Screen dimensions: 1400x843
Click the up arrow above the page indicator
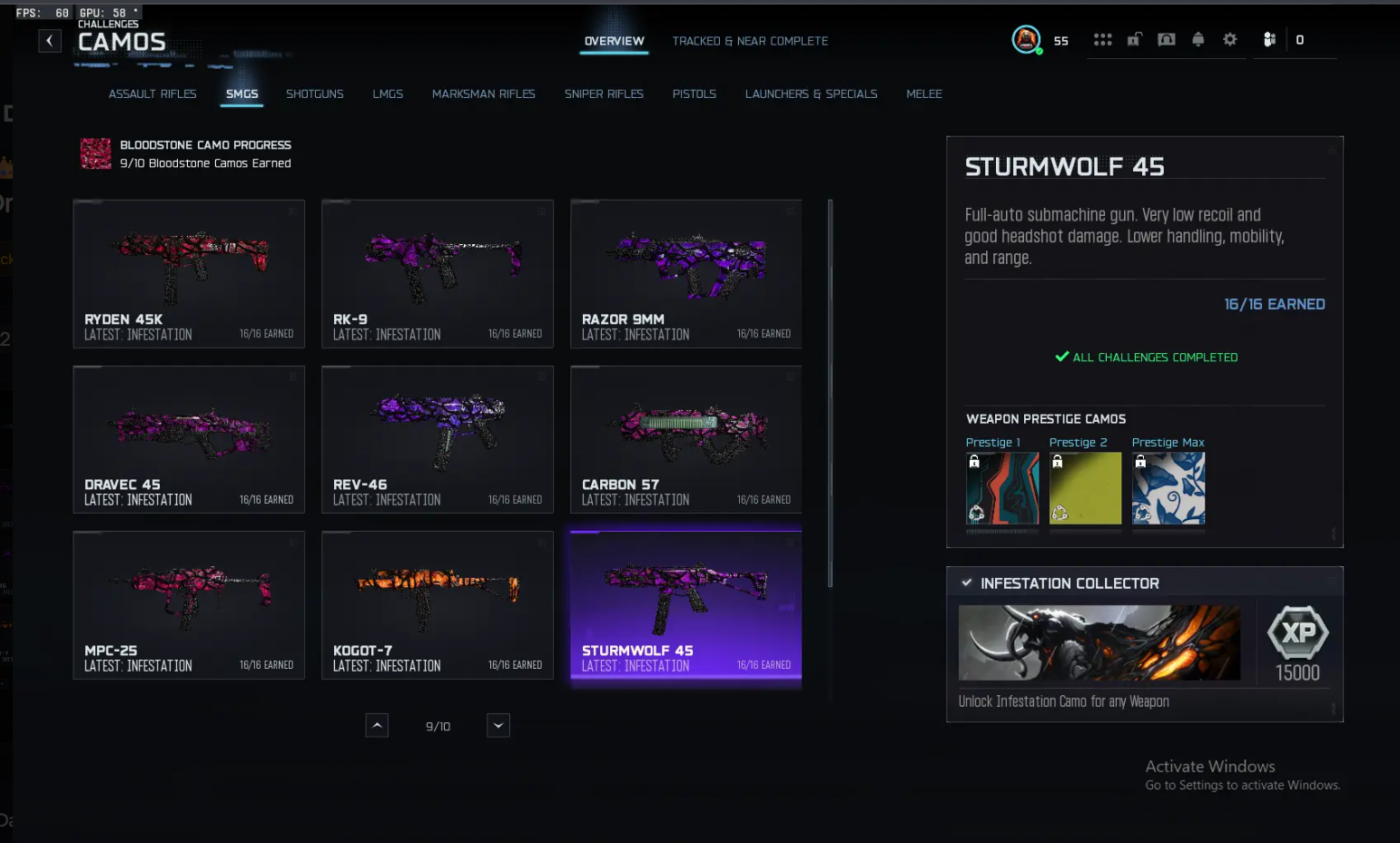(x=377, y=725)
